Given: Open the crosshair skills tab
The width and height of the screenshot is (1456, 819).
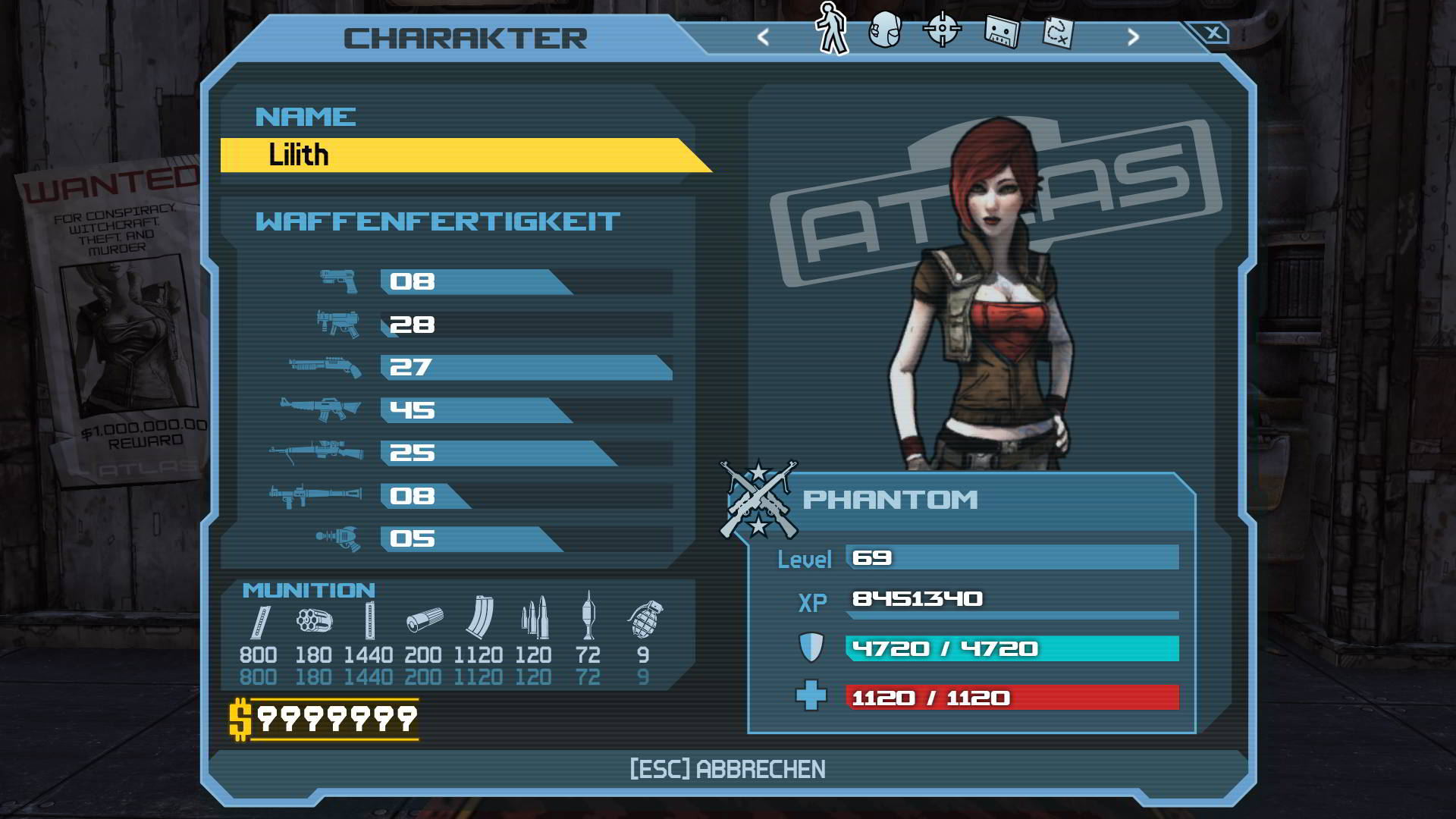Looking at the screenshot, I should [942, 30].
